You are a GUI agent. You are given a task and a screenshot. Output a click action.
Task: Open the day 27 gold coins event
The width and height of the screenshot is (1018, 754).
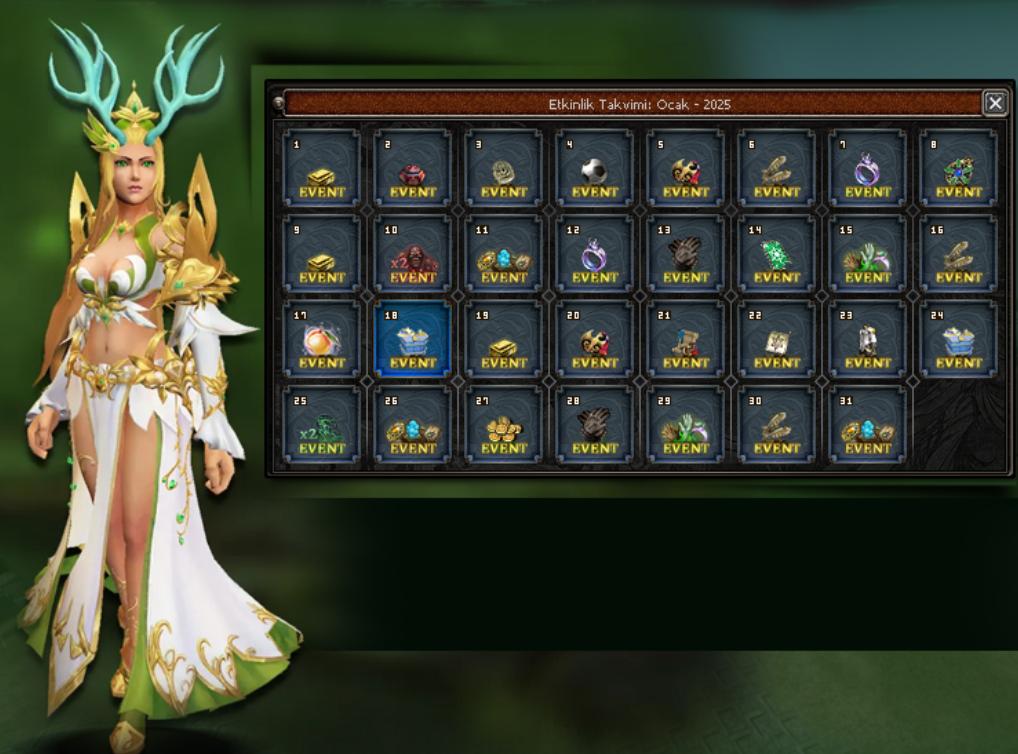(x=504, y=425)
